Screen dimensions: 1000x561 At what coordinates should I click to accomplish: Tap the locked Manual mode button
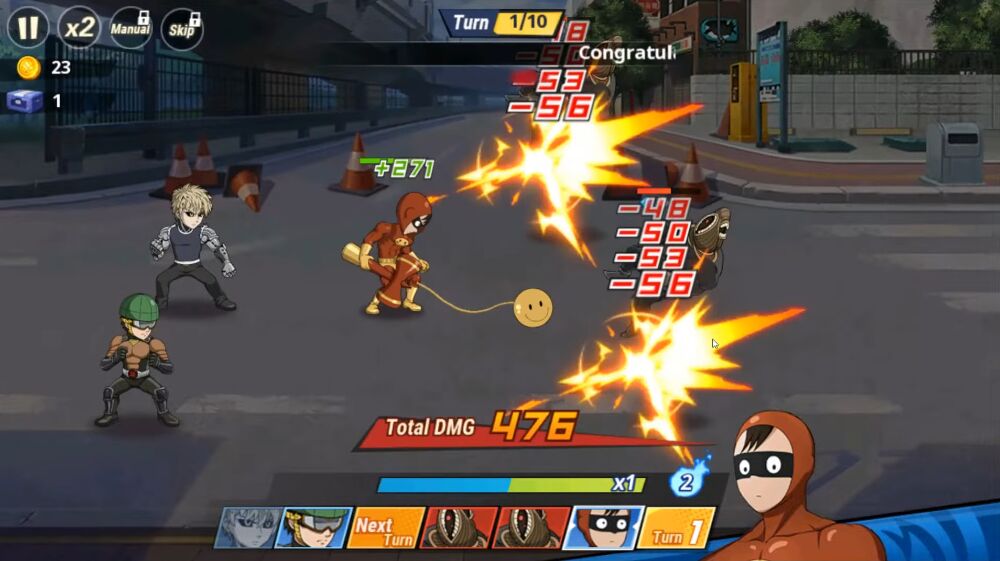131,27
